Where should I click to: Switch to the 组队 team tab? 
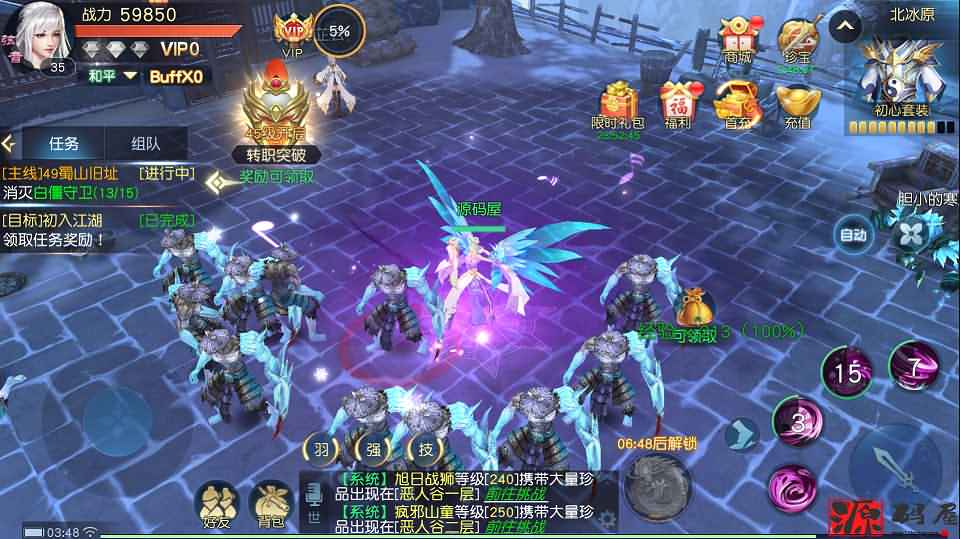tap(145, 143)
